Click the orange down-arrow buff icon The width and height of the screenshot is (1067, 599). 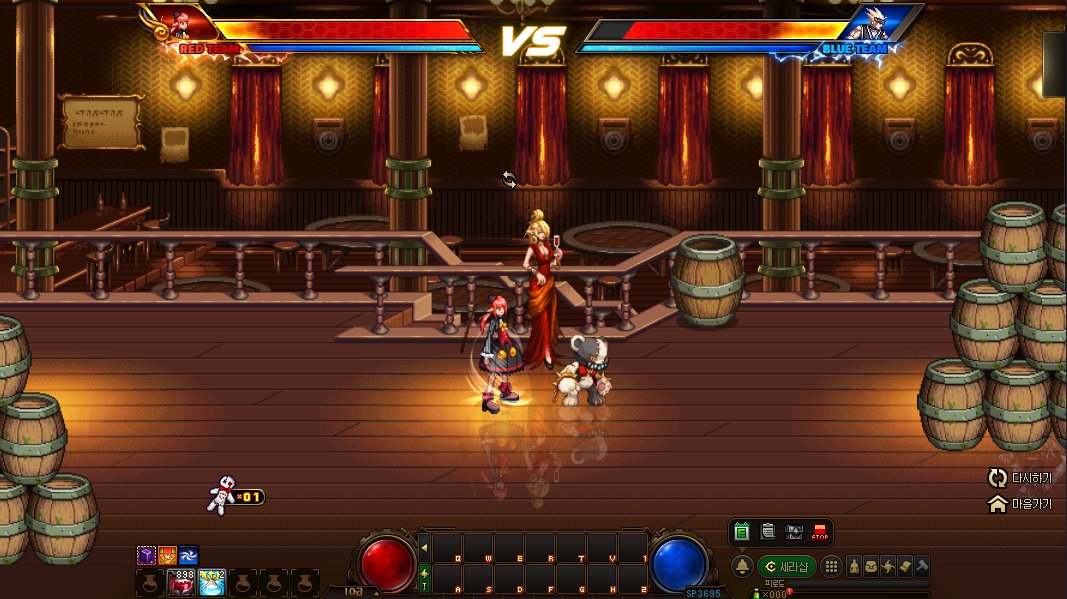point(167,555)
